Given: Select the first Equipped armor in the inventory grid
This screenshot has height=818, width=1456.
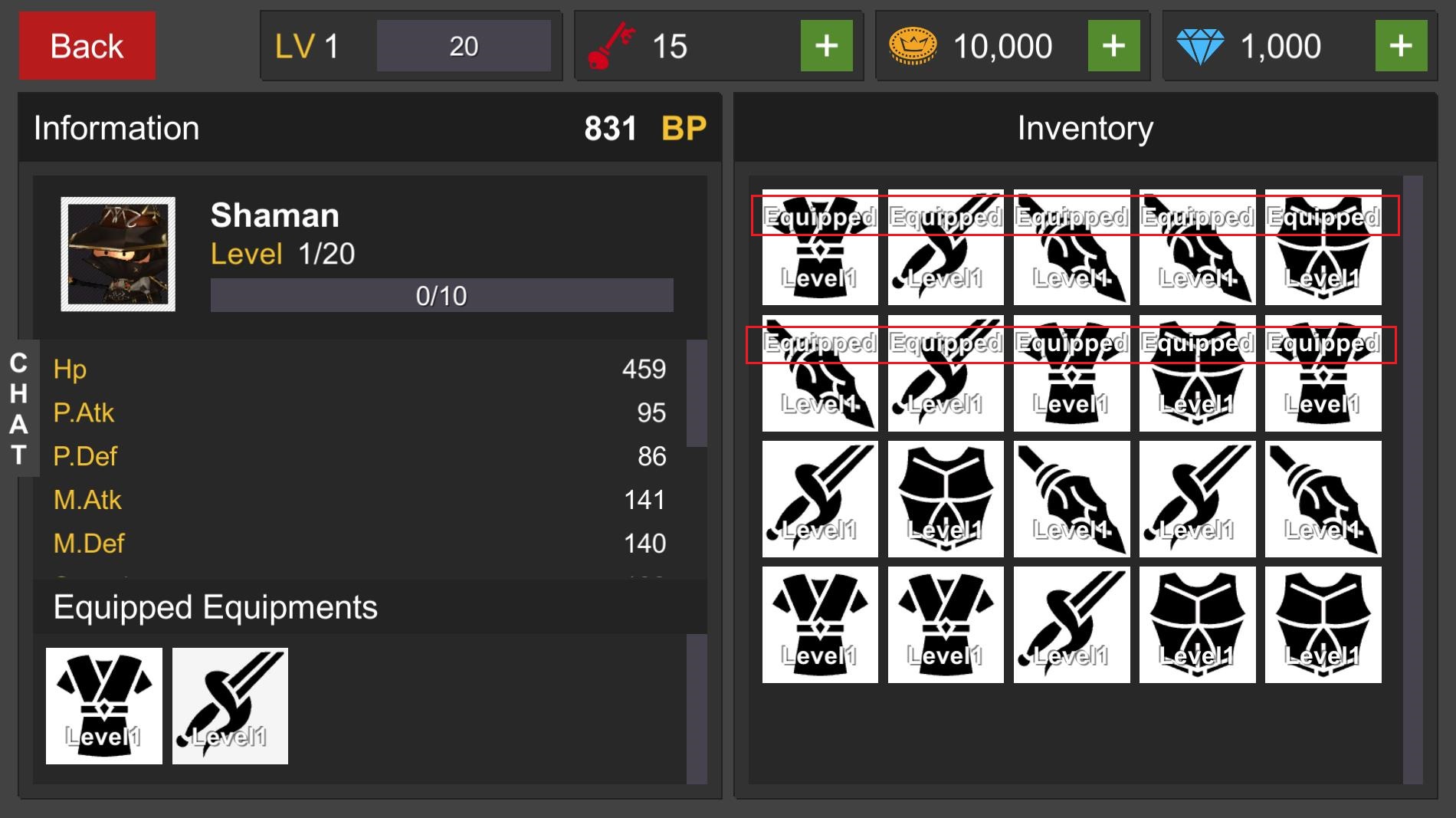Looking at the screenshot, I should (819, 249).
